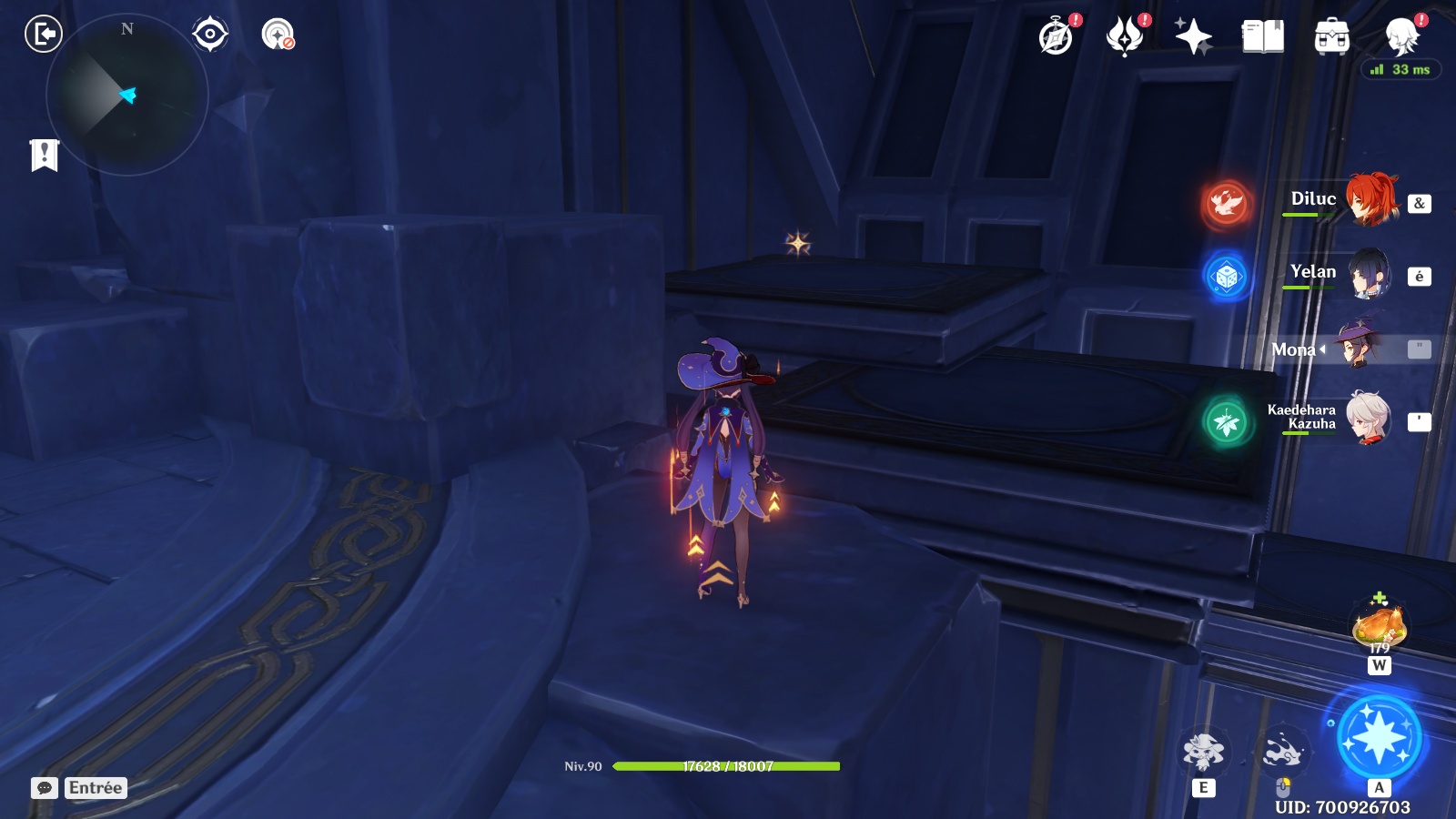Open the quest navigation target icon

(x=210, y=35)
